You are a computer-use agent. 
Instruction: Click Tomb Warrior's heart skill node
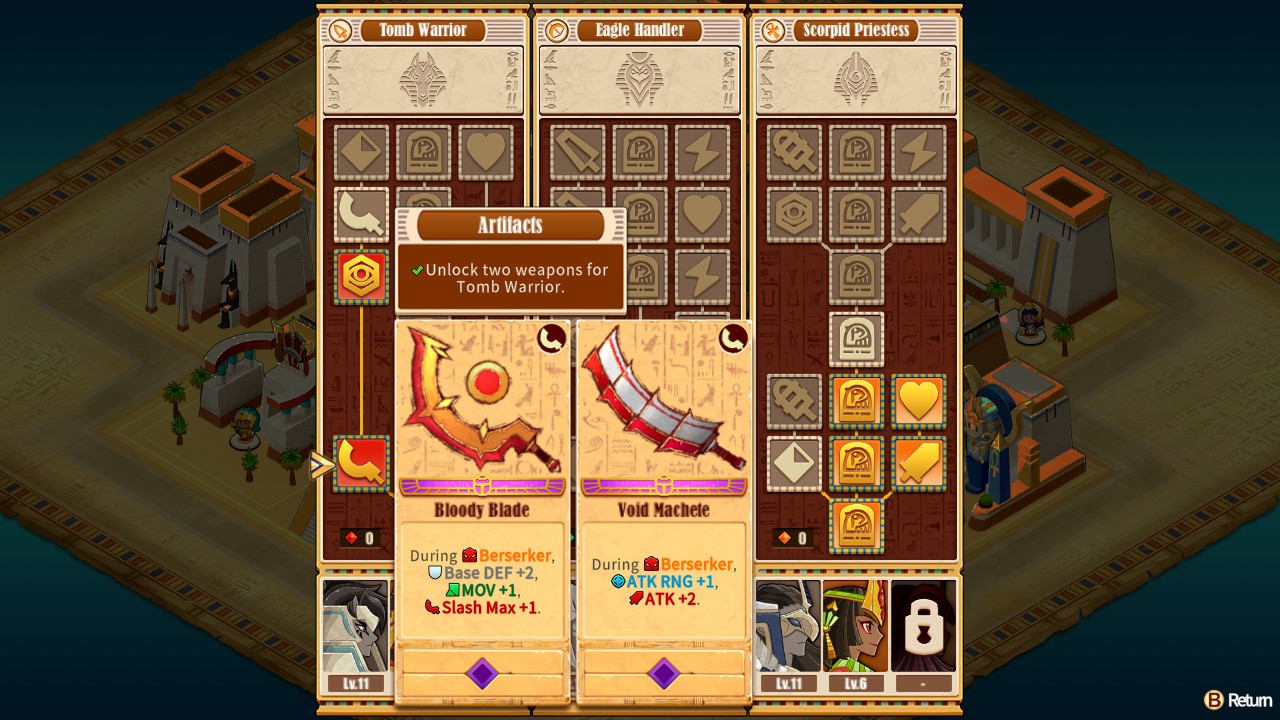pyautogui.click(x=487, y=152)
